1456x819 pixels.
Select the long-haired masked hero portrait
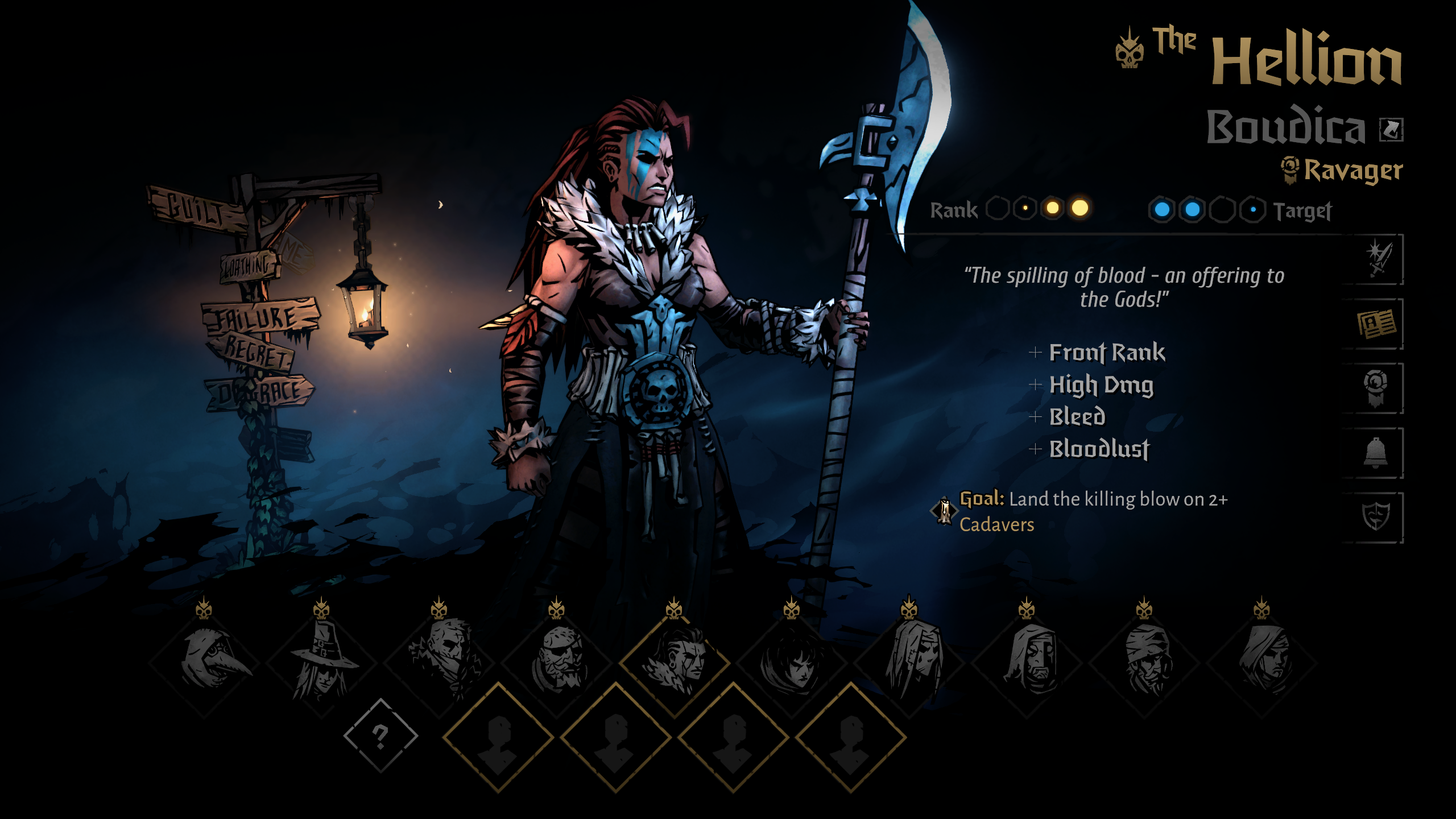pyautogui.click(x=910, y=661)
